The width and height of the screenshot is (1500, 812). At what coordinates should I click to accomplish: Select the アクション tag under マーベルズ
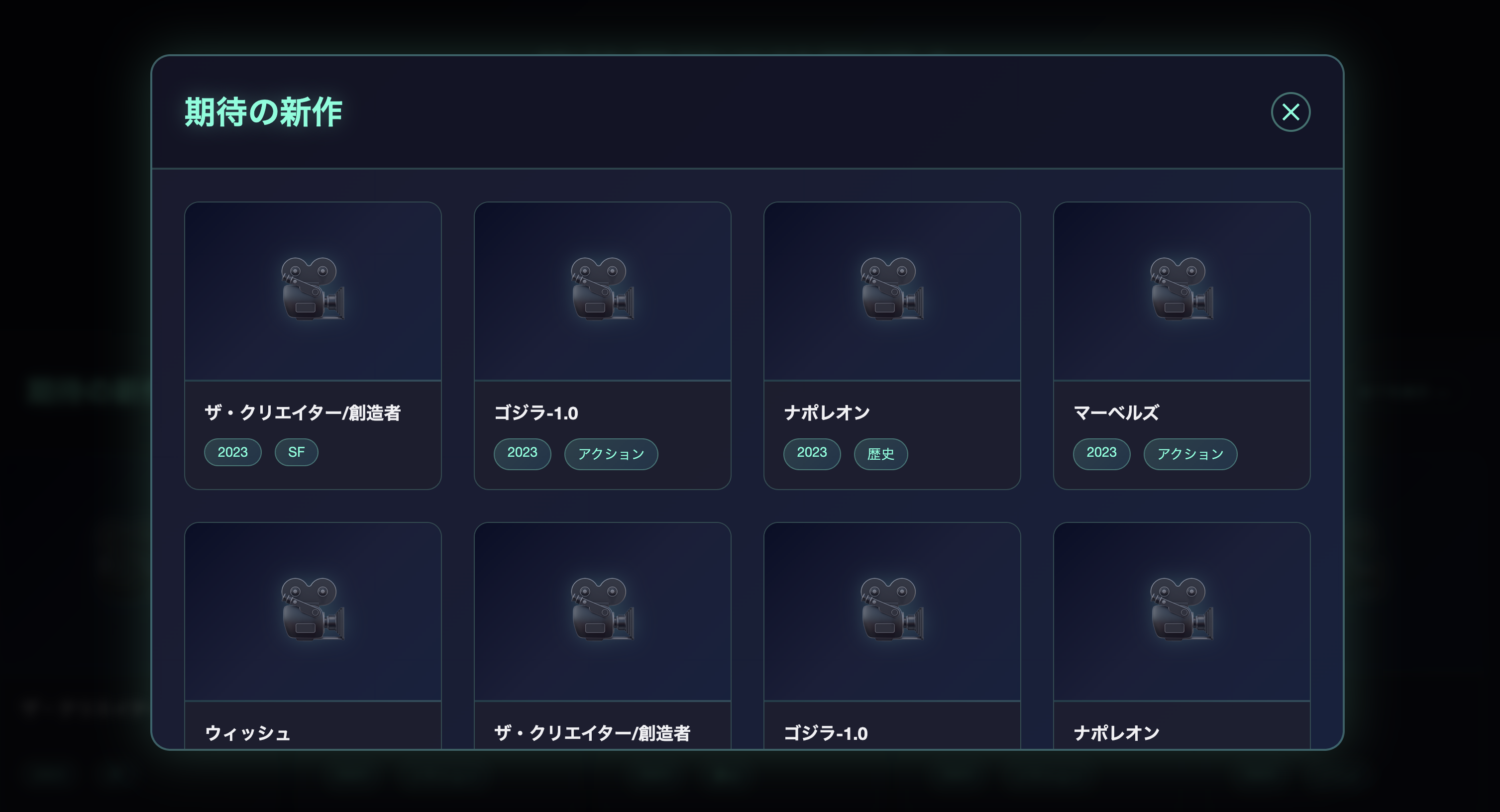coord(1189,454)
